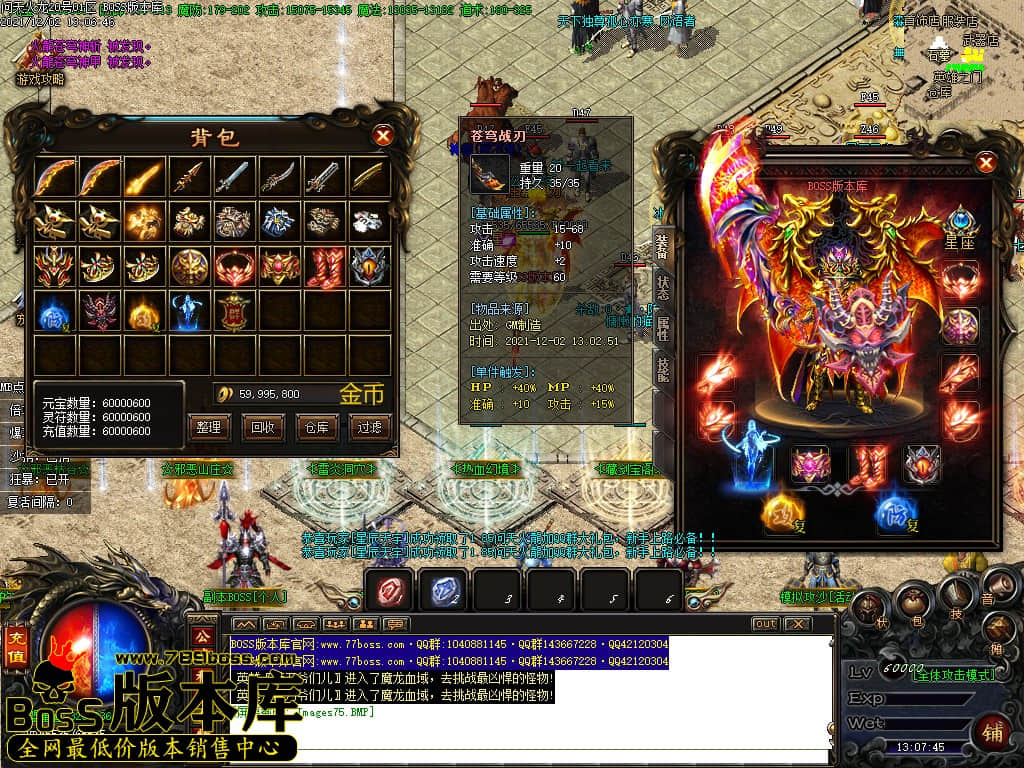Use the blue crystal in hotbar

[440, 591]
